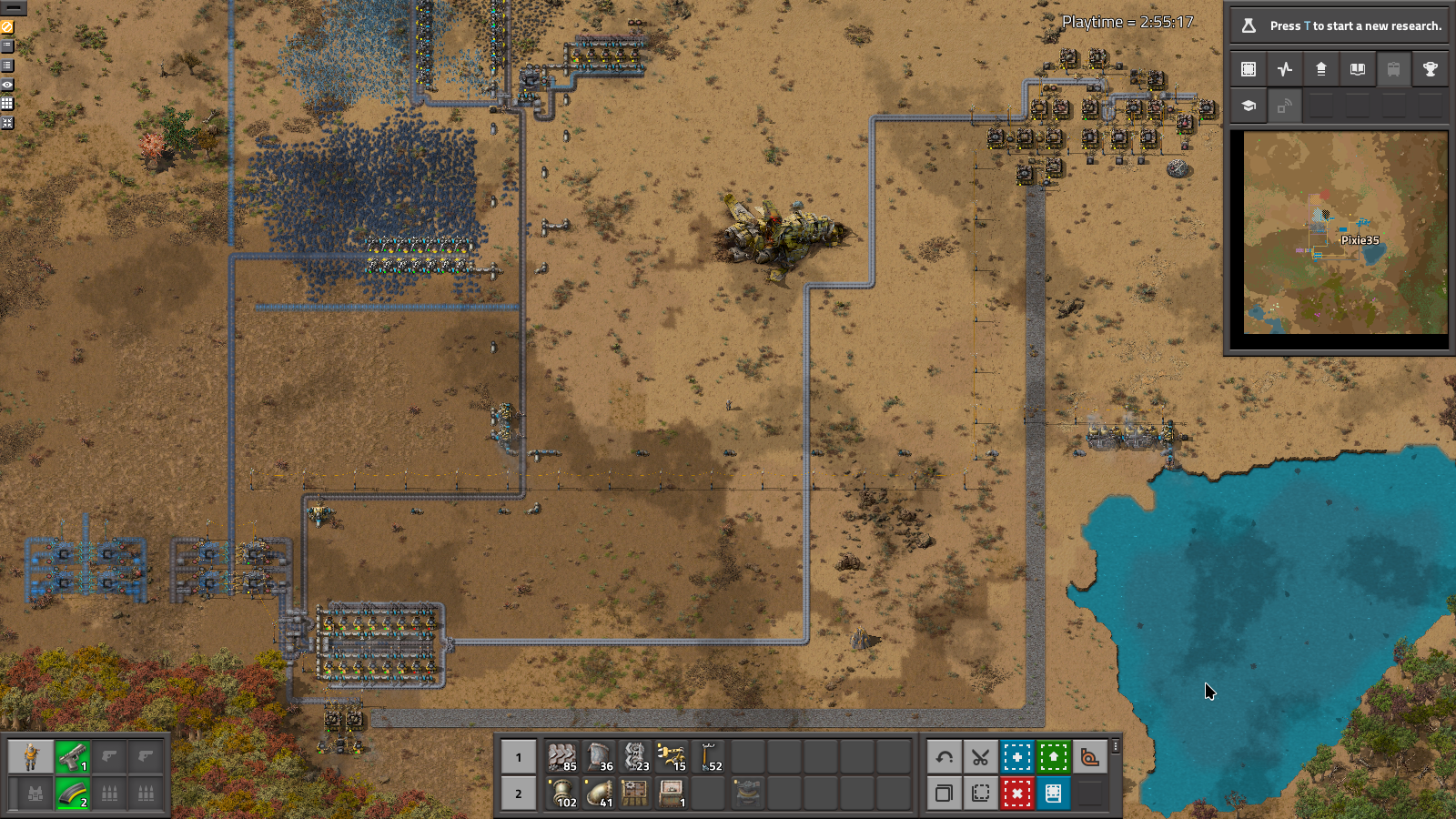The width and height of the screenshot is (1456, 819).
Task: Open the graduation cap tips button
Action: (1249, 106)
